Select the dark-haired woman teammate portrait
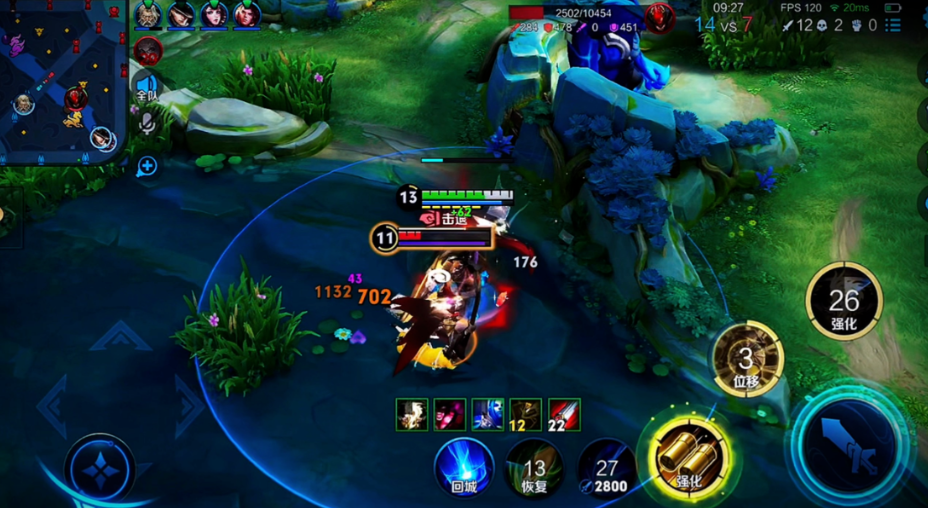Screen dimensions: 928x508 pyautogui.click(x=214, y=14)
